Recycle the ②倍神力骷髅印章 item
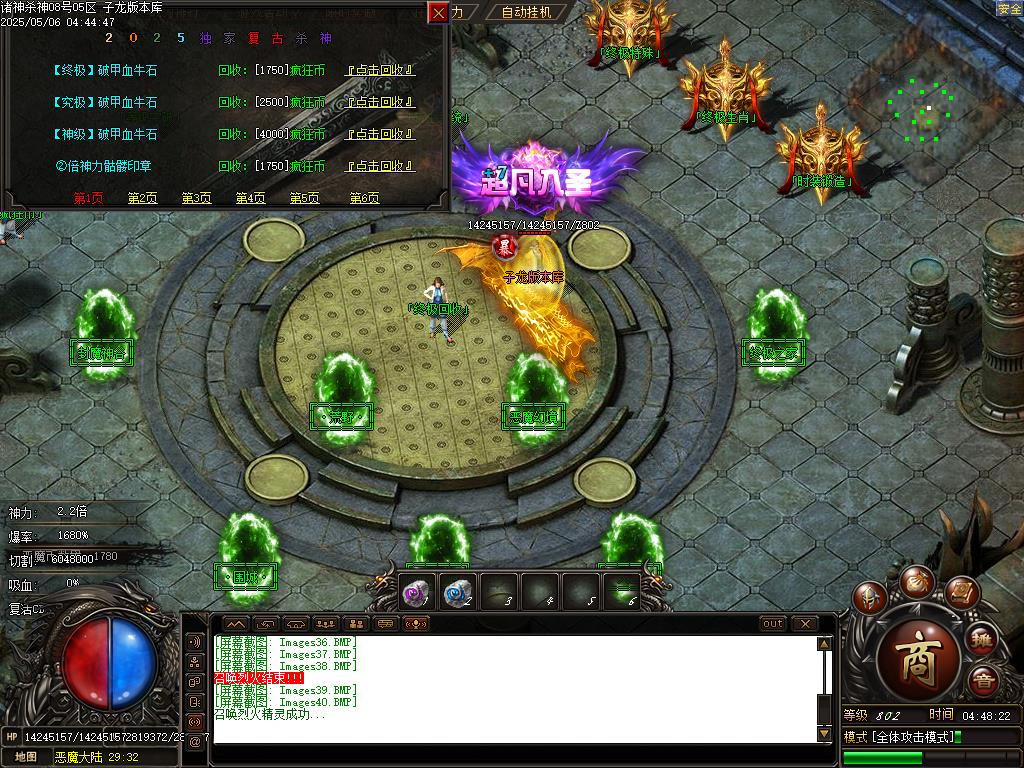1024x768 pixels. coord(380,166)
